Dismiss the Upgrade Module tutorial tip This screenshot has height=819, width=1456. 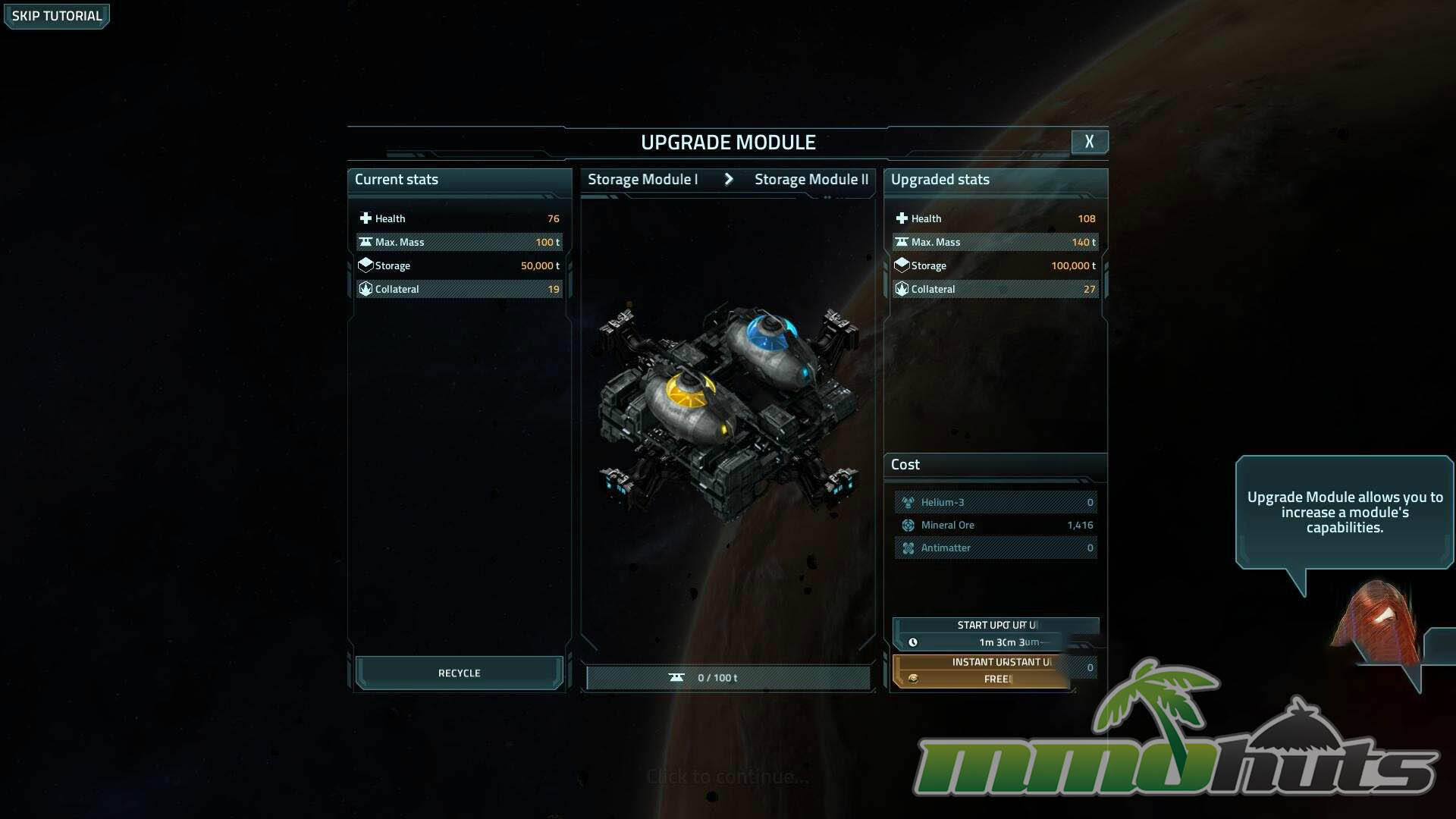coord(726,777)
